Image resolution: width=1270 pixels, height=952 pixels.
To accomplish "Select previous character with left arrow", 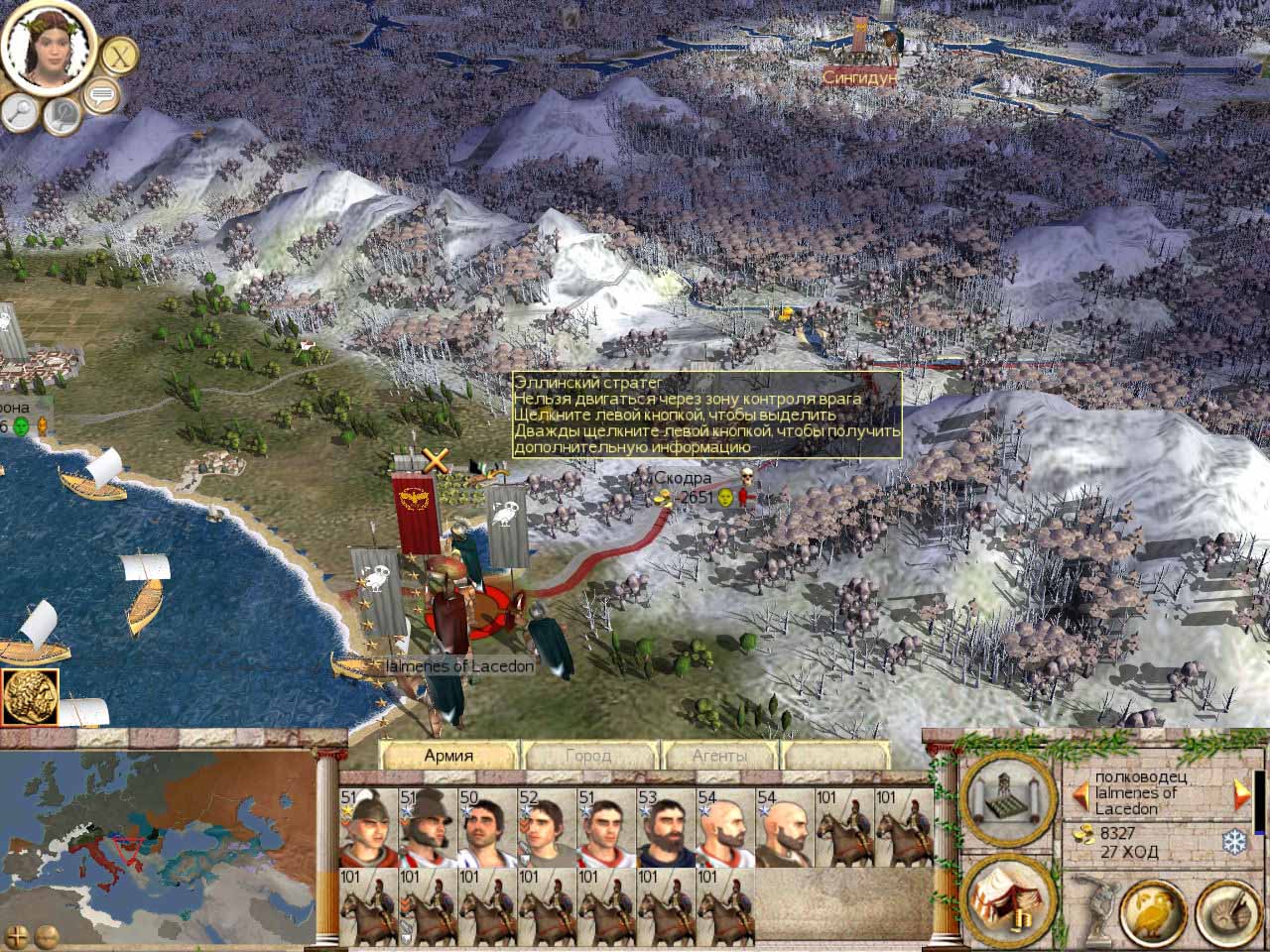I will [1079, 793].
